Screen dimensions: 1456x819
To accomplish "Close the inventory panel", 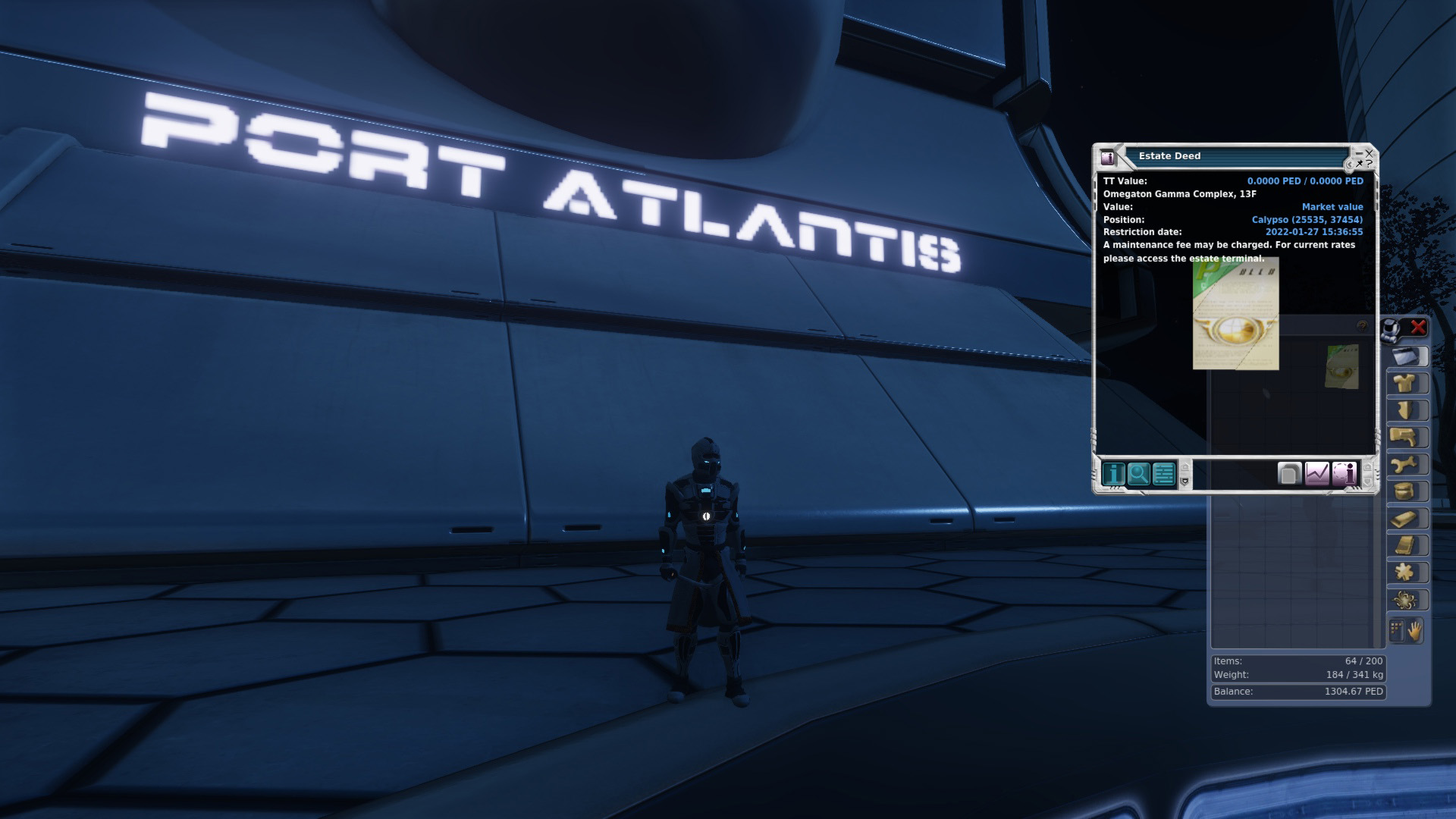I will click(1418, 327).
